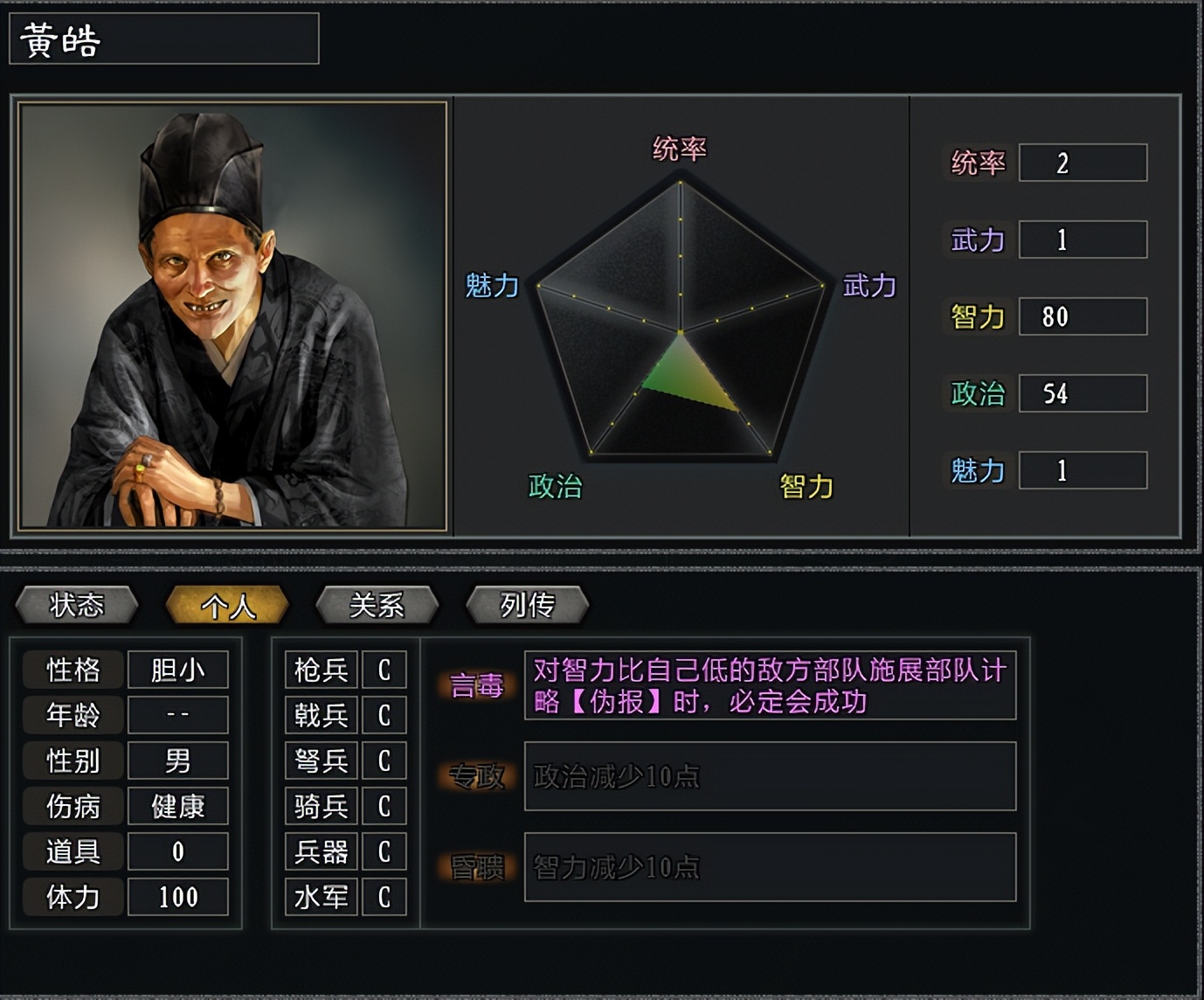Click the 枪兵 proficiency rating C
This screenshot has width=1204, height=1000.
click(384, 670)
